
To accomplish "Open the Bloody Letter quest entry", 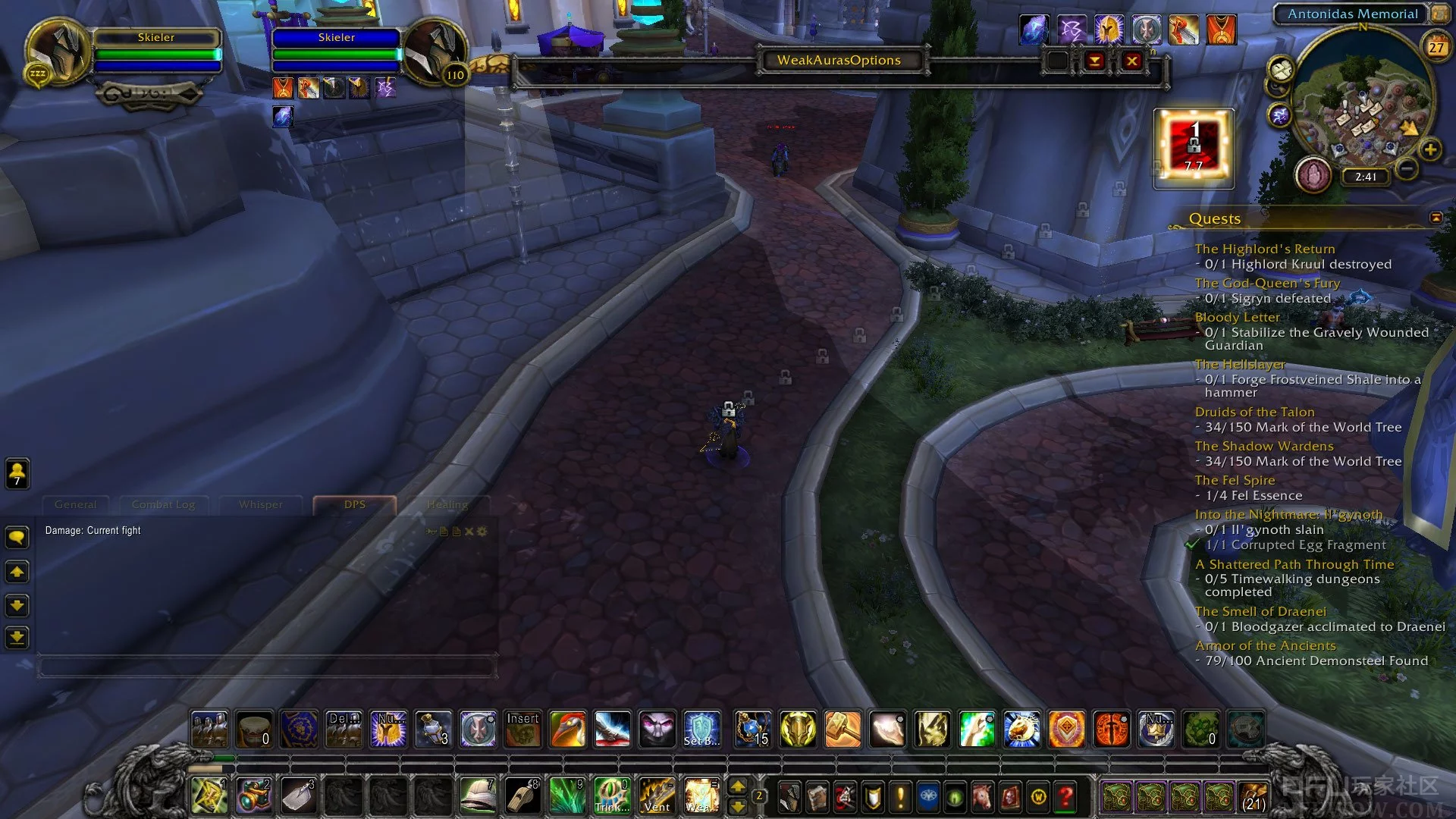I will point(1237,317).
